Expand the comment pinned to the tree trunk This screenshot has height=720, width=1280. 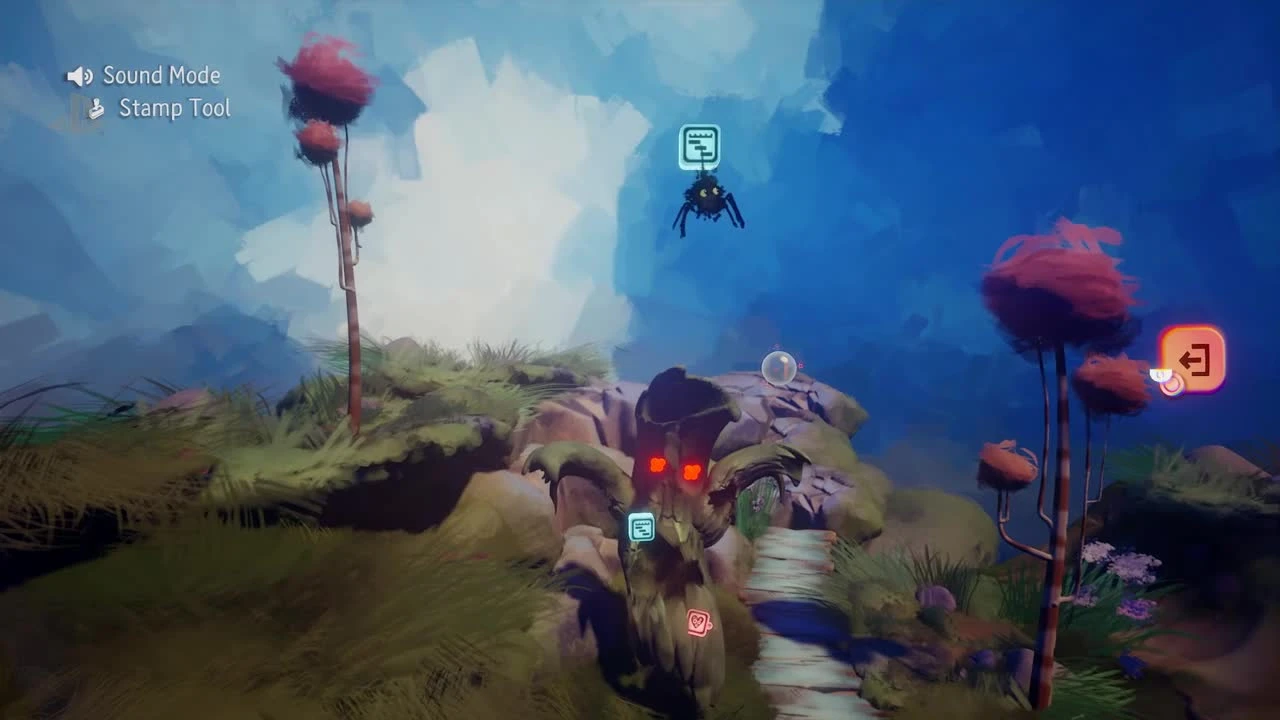click(642, 527)
